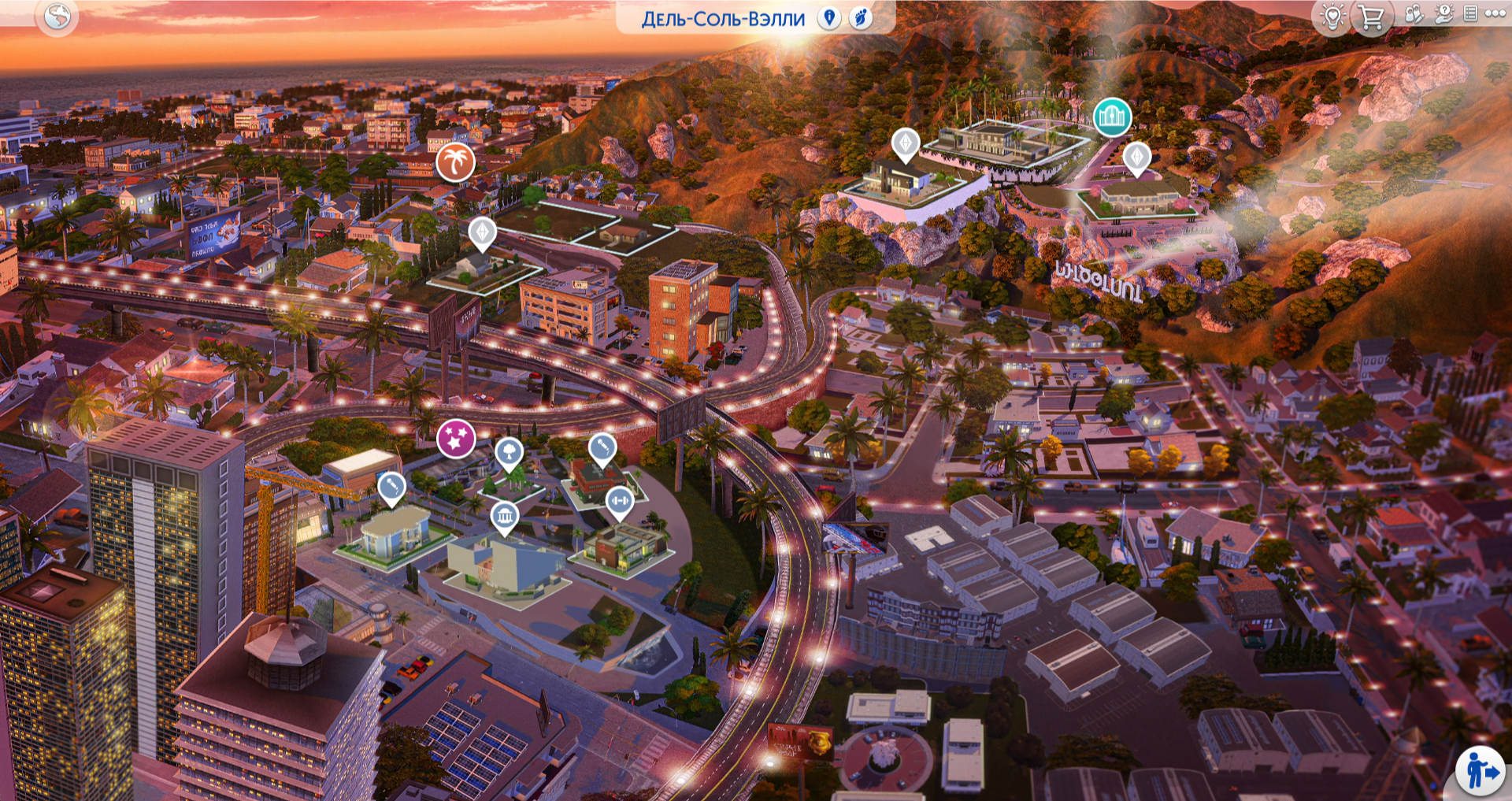Select the palm tree neighborhood marker
Viewport: 1512px width, 801px height.
click(x=455, y=161)
